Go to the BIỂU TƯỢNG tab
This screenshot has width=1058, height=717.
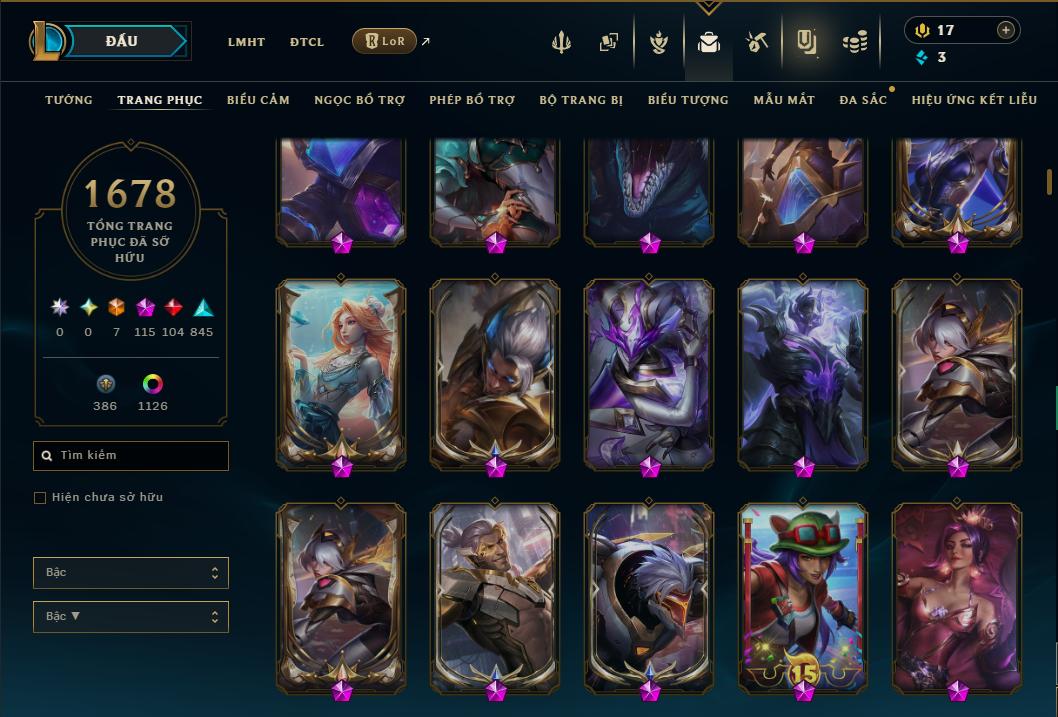(688, 100)
